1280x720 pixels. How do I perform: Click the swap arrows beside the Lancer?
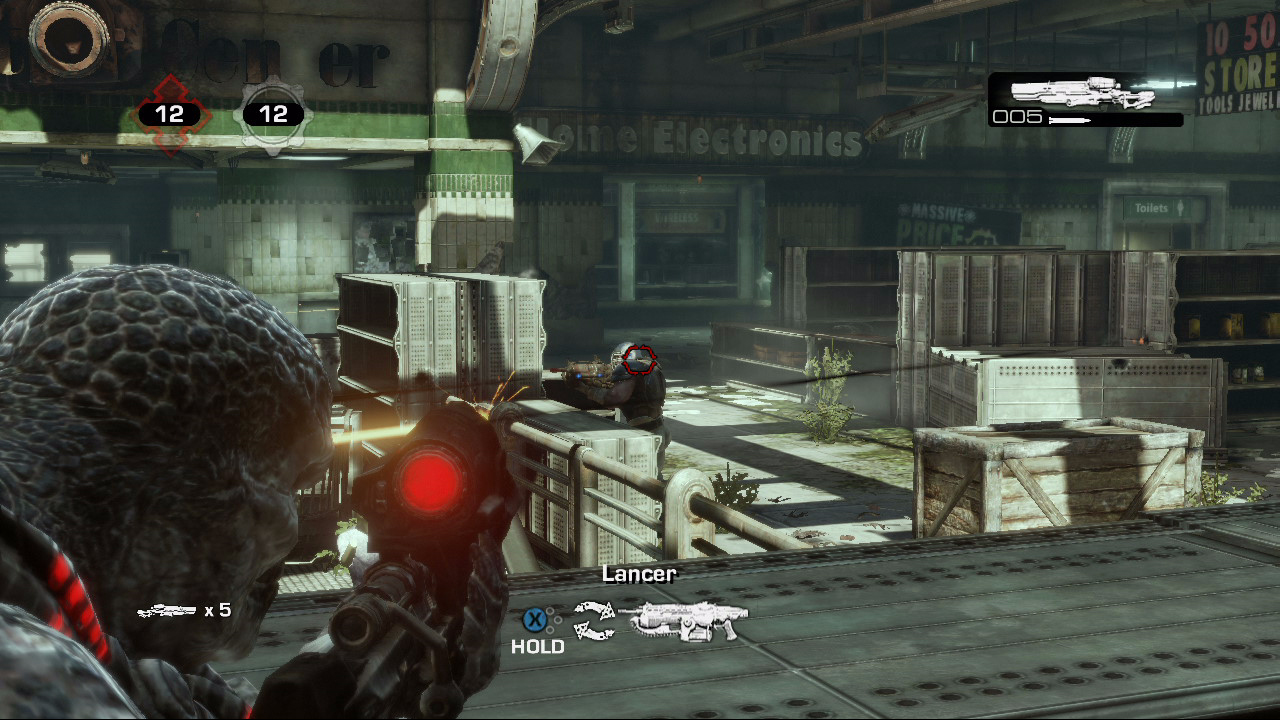click(x=593, y=621)
